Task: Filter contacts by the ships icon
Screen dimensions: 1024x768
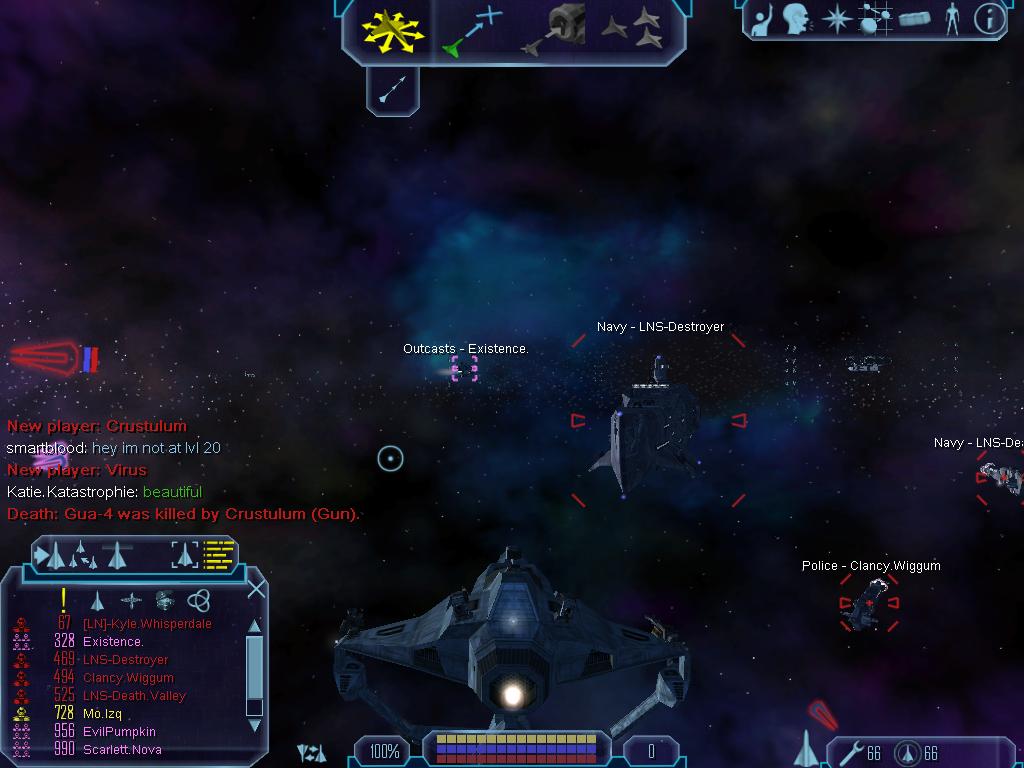Action: pos(97,600)
